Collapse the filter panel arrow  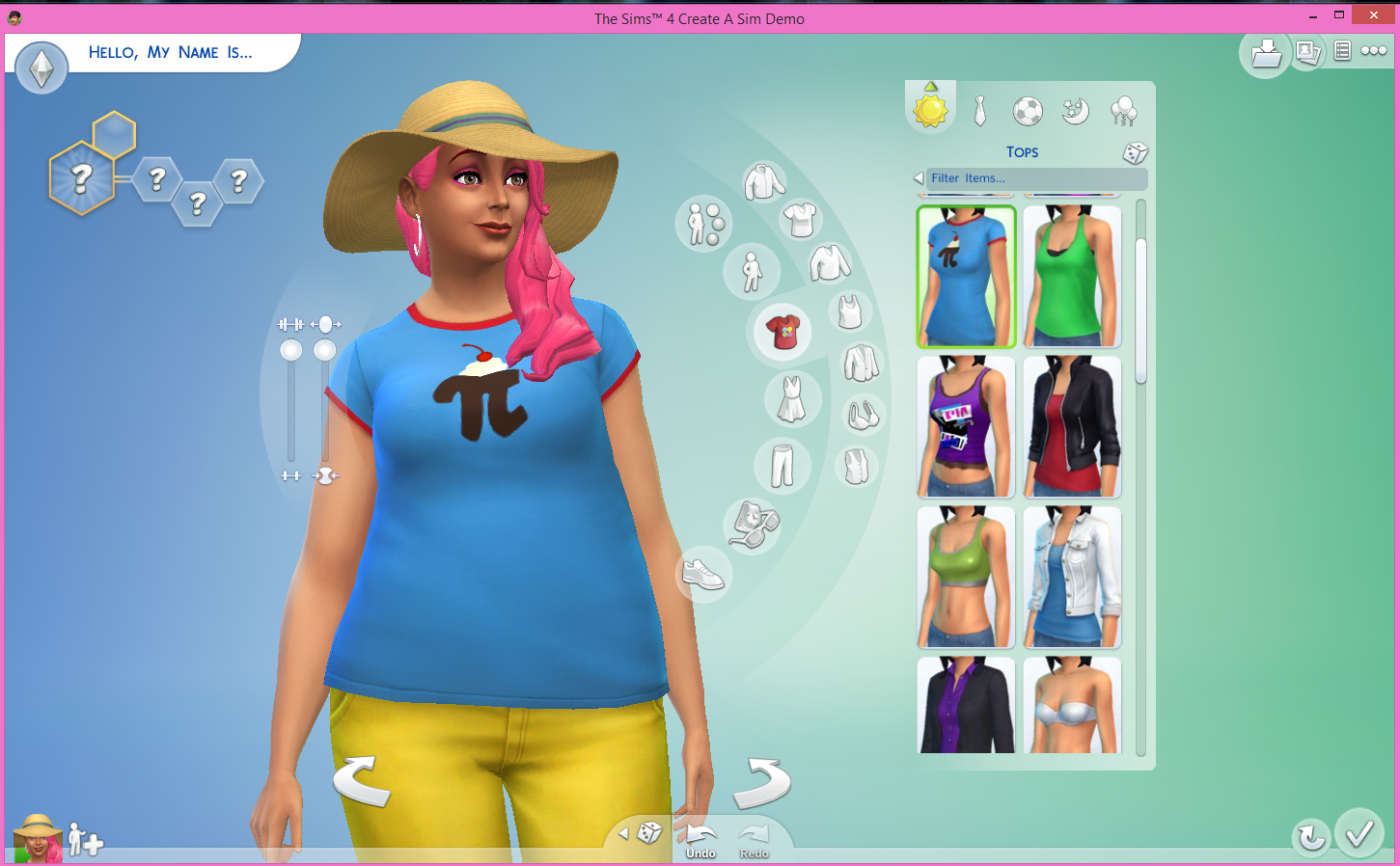point(918,177)
